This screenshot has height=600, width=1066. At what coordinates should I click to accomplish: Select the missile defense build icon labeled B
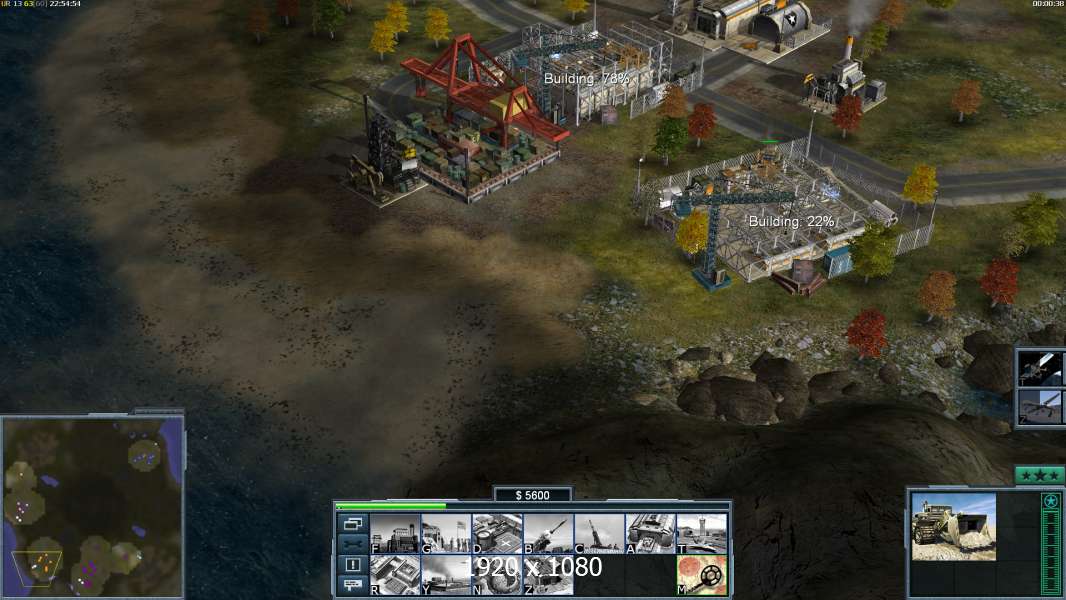547,534
